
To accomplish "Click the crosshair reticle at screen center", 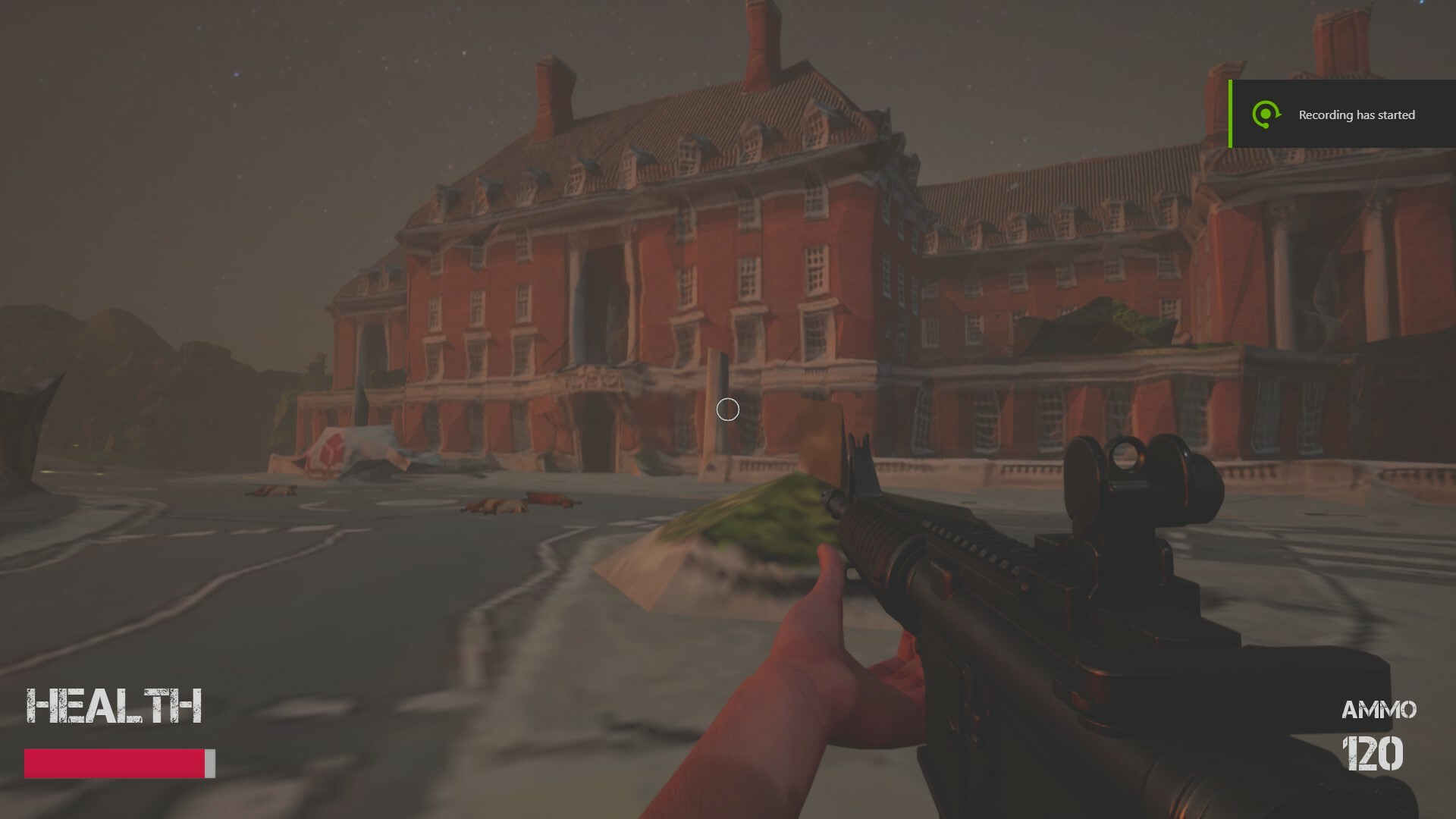I will [x=727, y=409].
